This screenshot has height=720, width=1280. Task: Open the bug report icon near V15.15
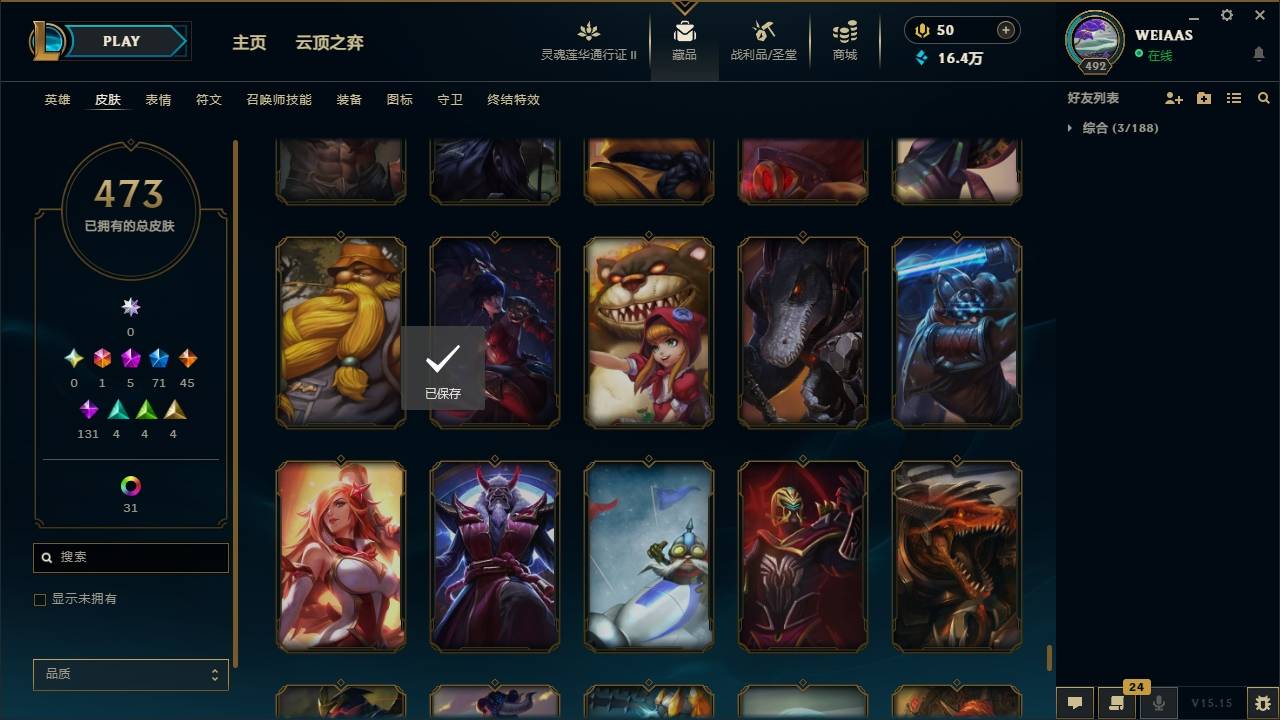coord(1262,703)
